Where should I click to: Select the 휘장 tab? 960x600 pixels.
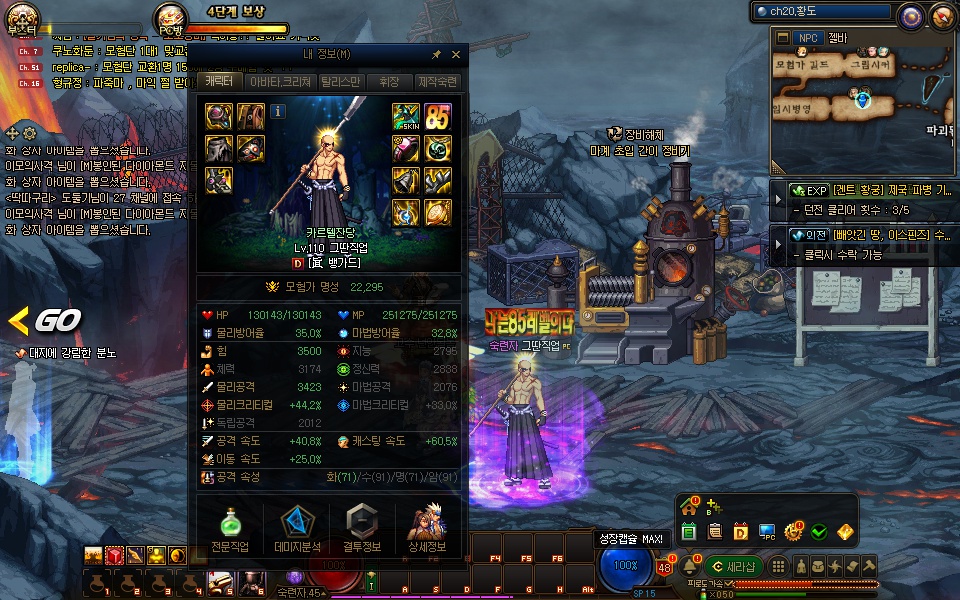[389, 82]
